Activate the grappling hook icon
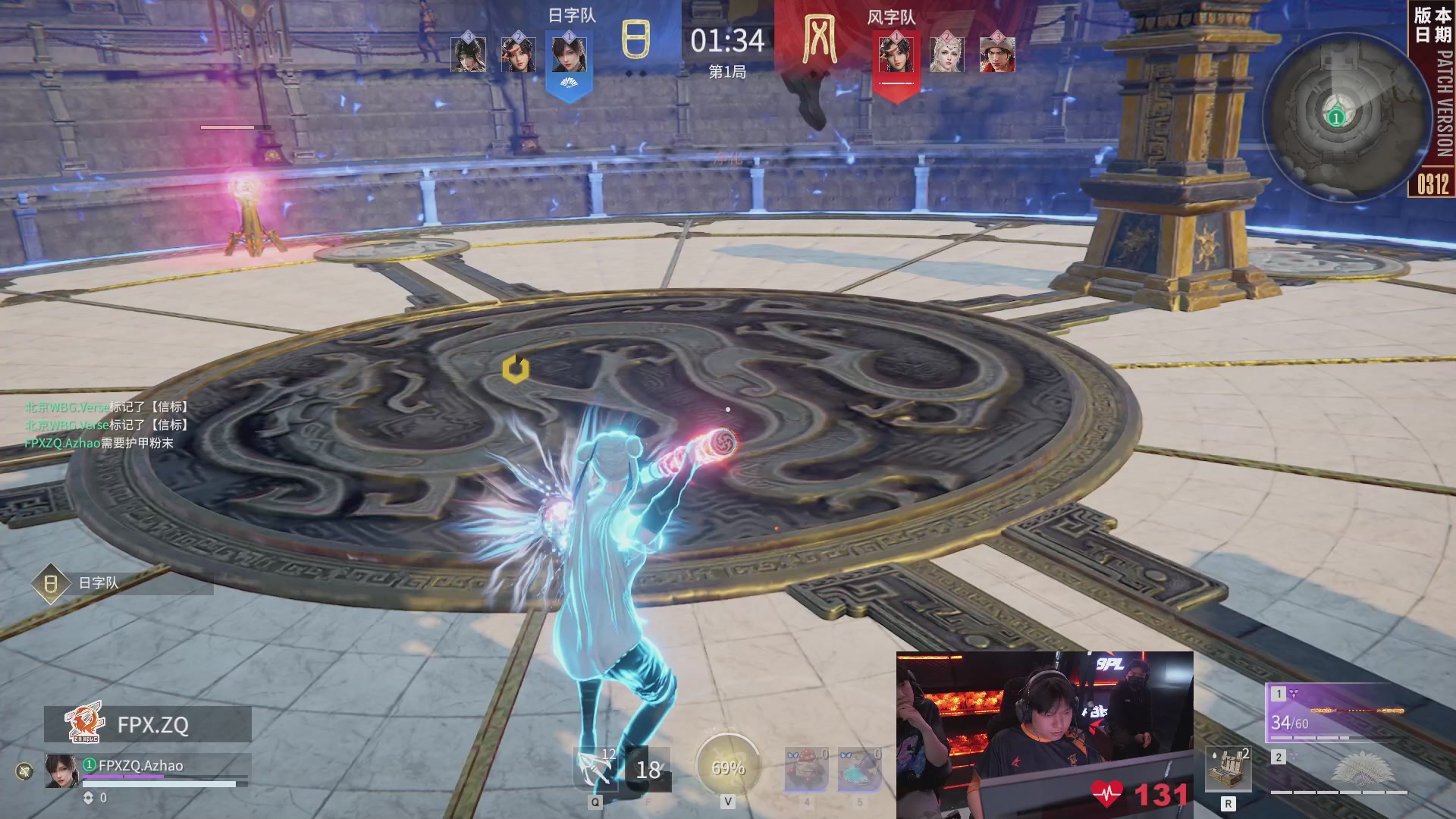 coord(595,770)
